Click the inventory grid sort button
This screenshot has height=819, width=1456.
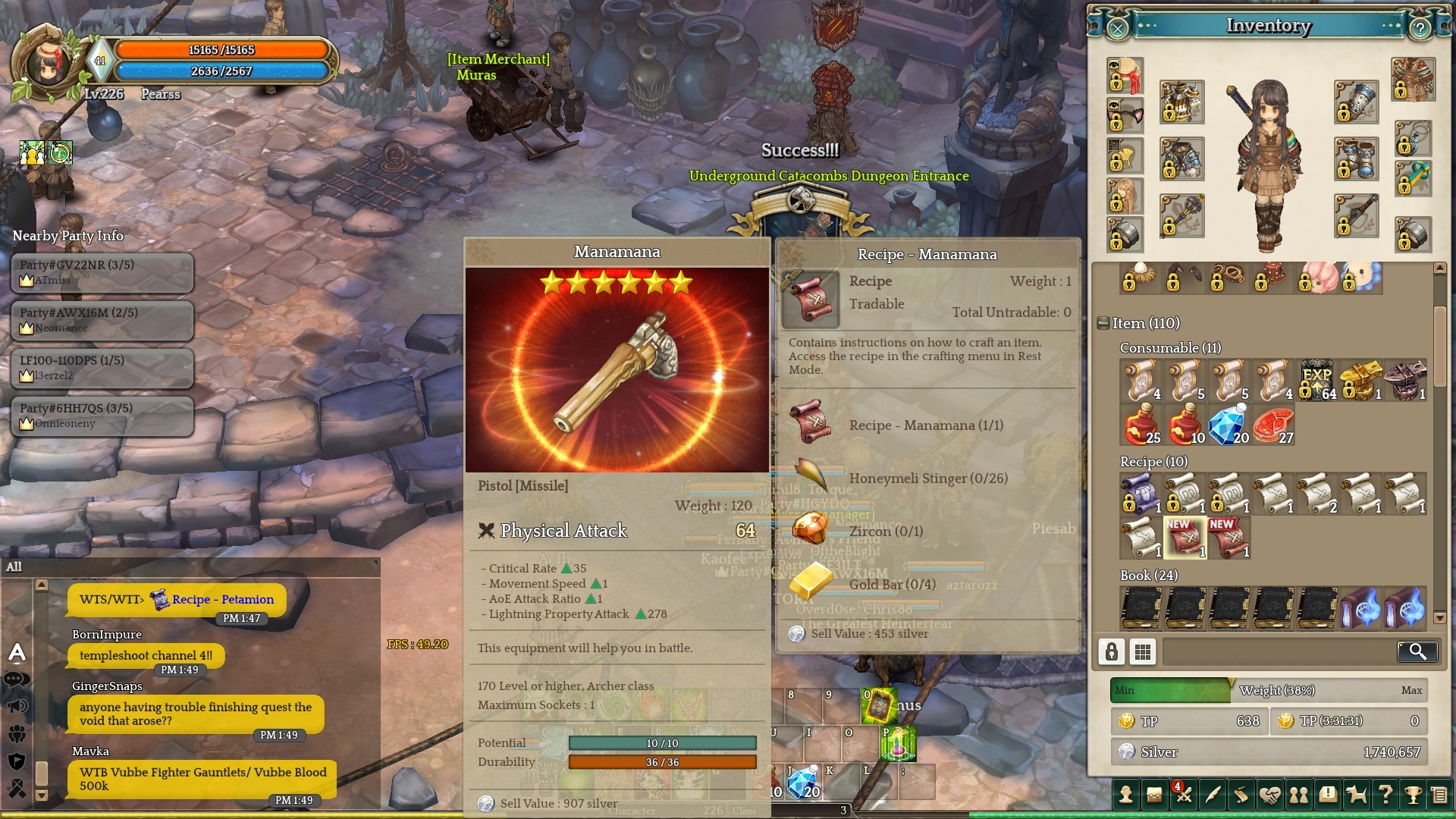(x=1143, y=651)
